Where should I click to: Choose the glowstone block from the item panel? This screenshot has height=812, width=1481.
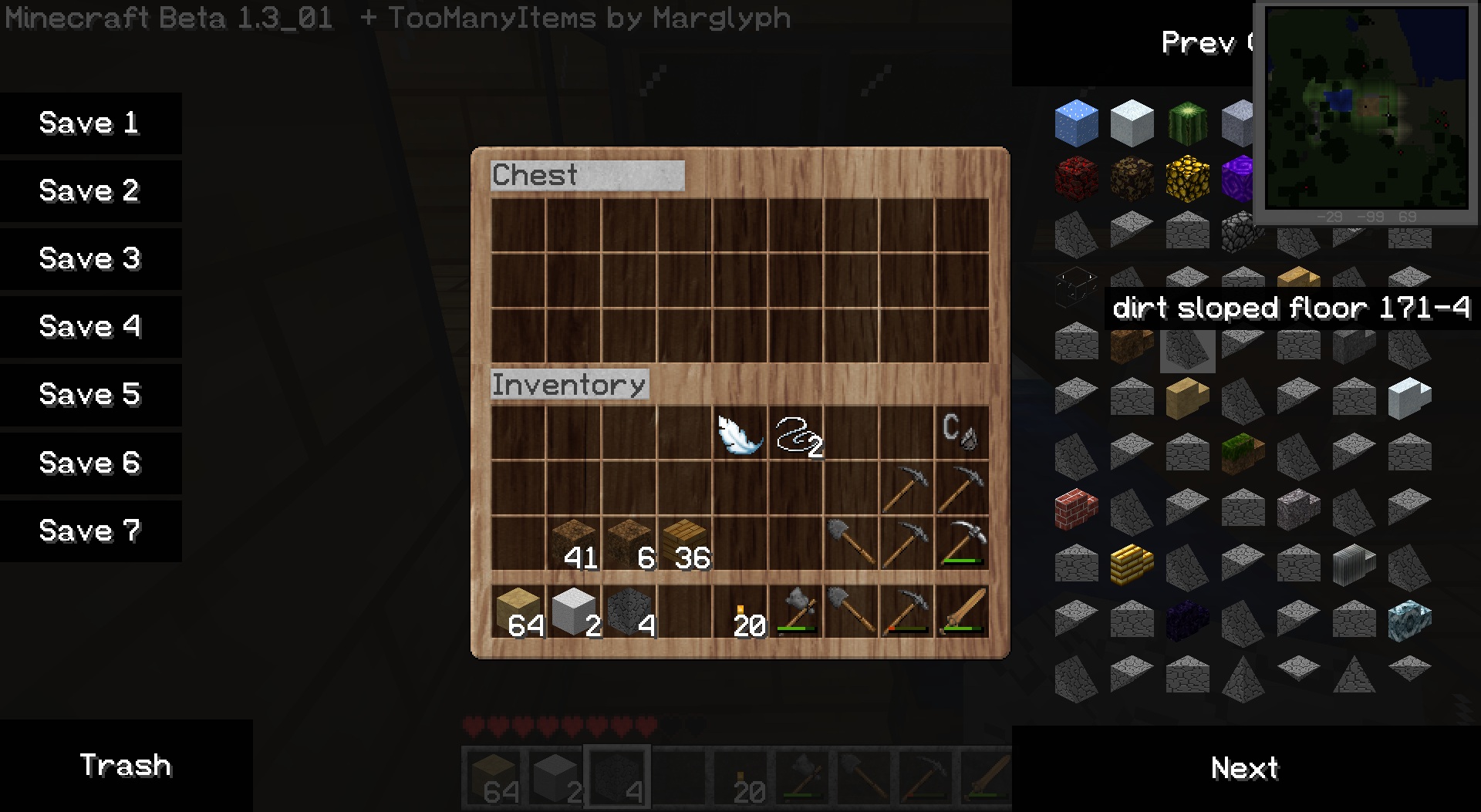(1187, 178)
